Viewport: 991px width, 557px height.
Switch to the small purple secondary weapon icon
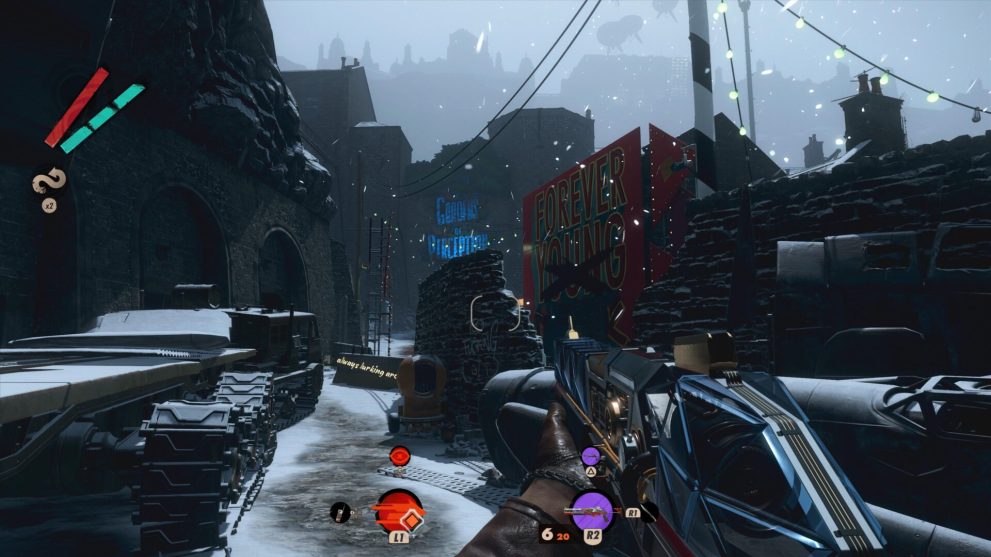point(590,456)
